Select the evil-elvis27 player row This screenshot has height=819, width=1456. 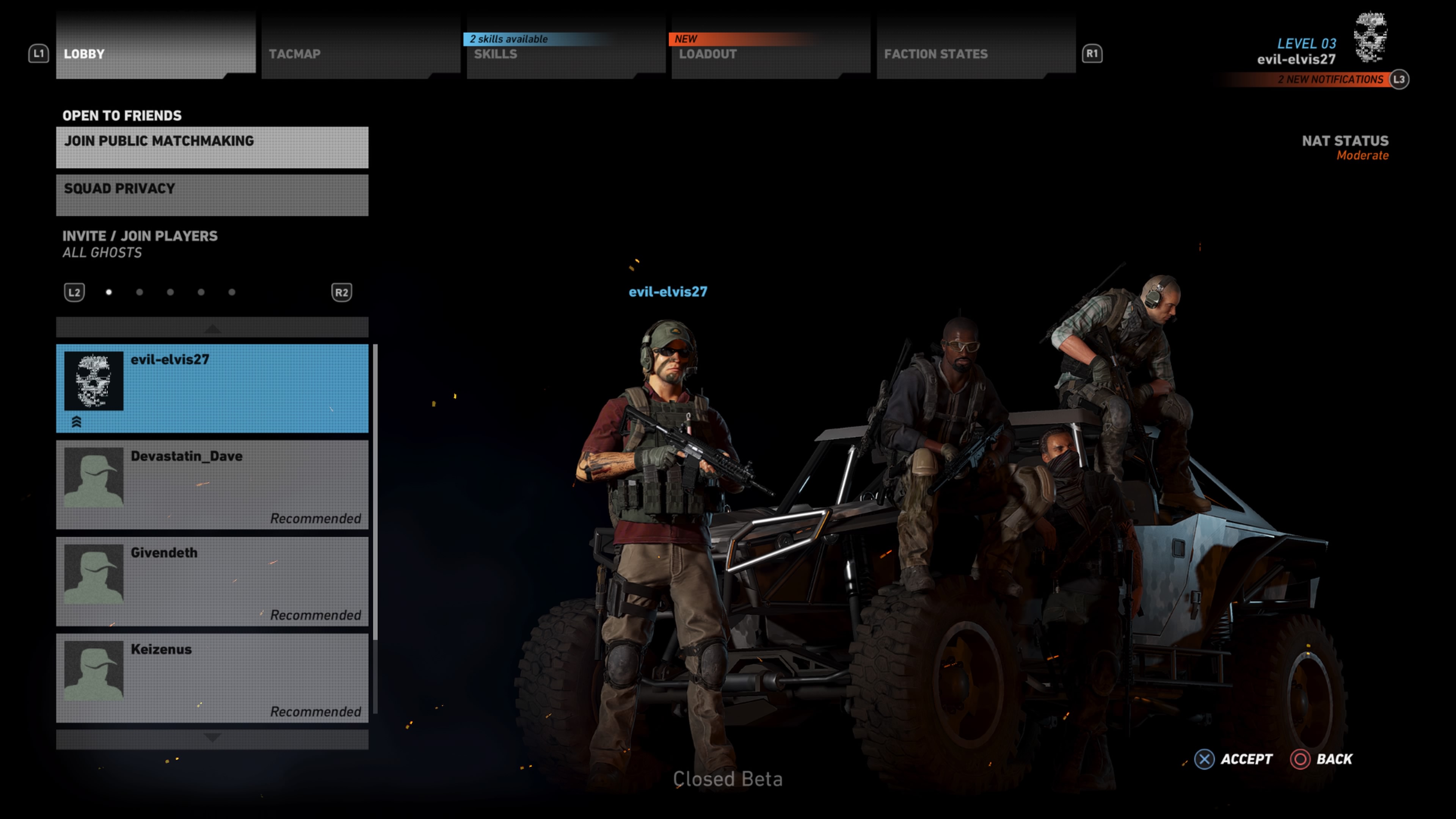click(212, 388)
